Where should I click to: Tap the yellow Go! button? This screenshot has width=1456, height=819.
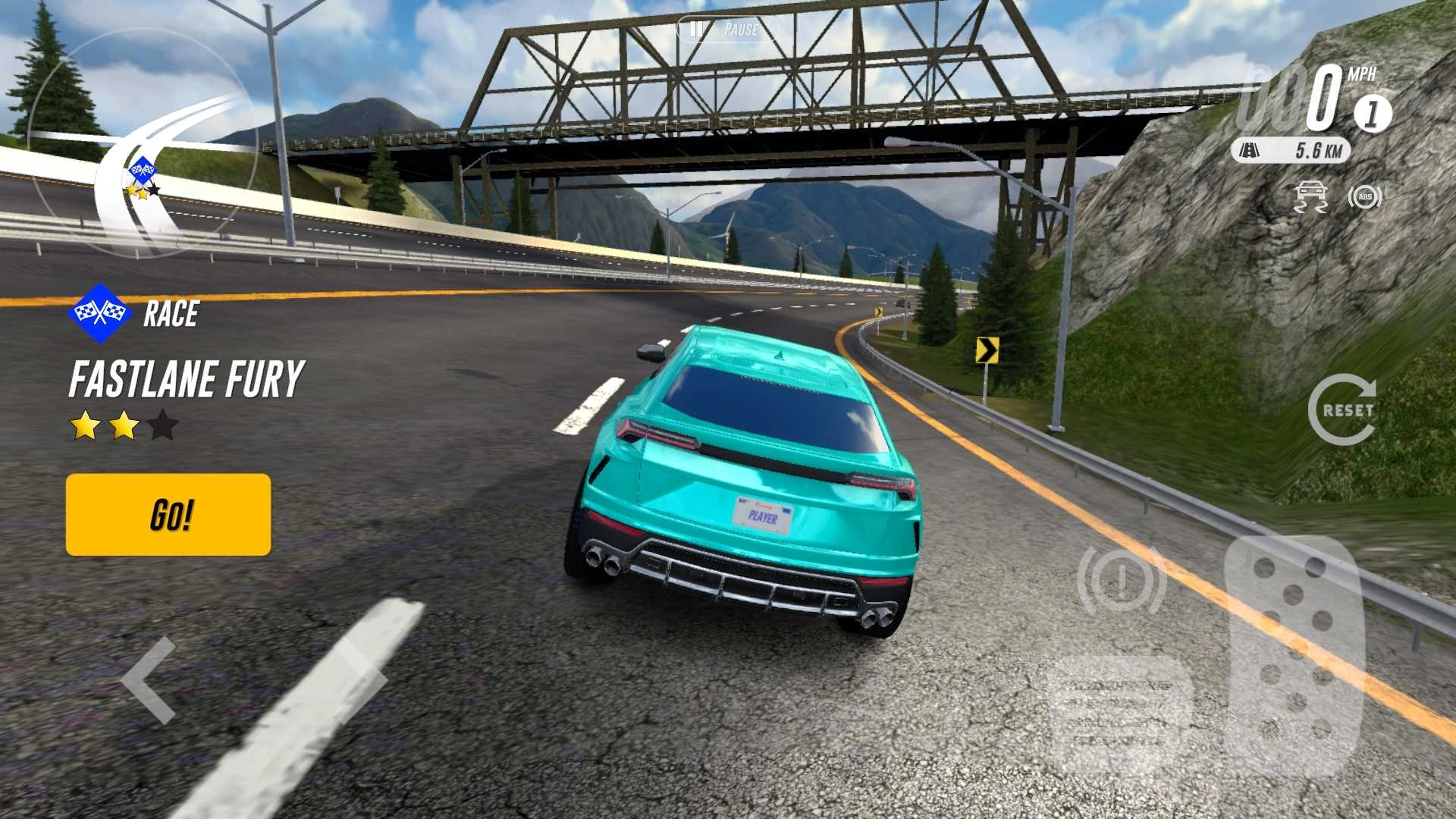pyautogui.click(x=168, y=515)
